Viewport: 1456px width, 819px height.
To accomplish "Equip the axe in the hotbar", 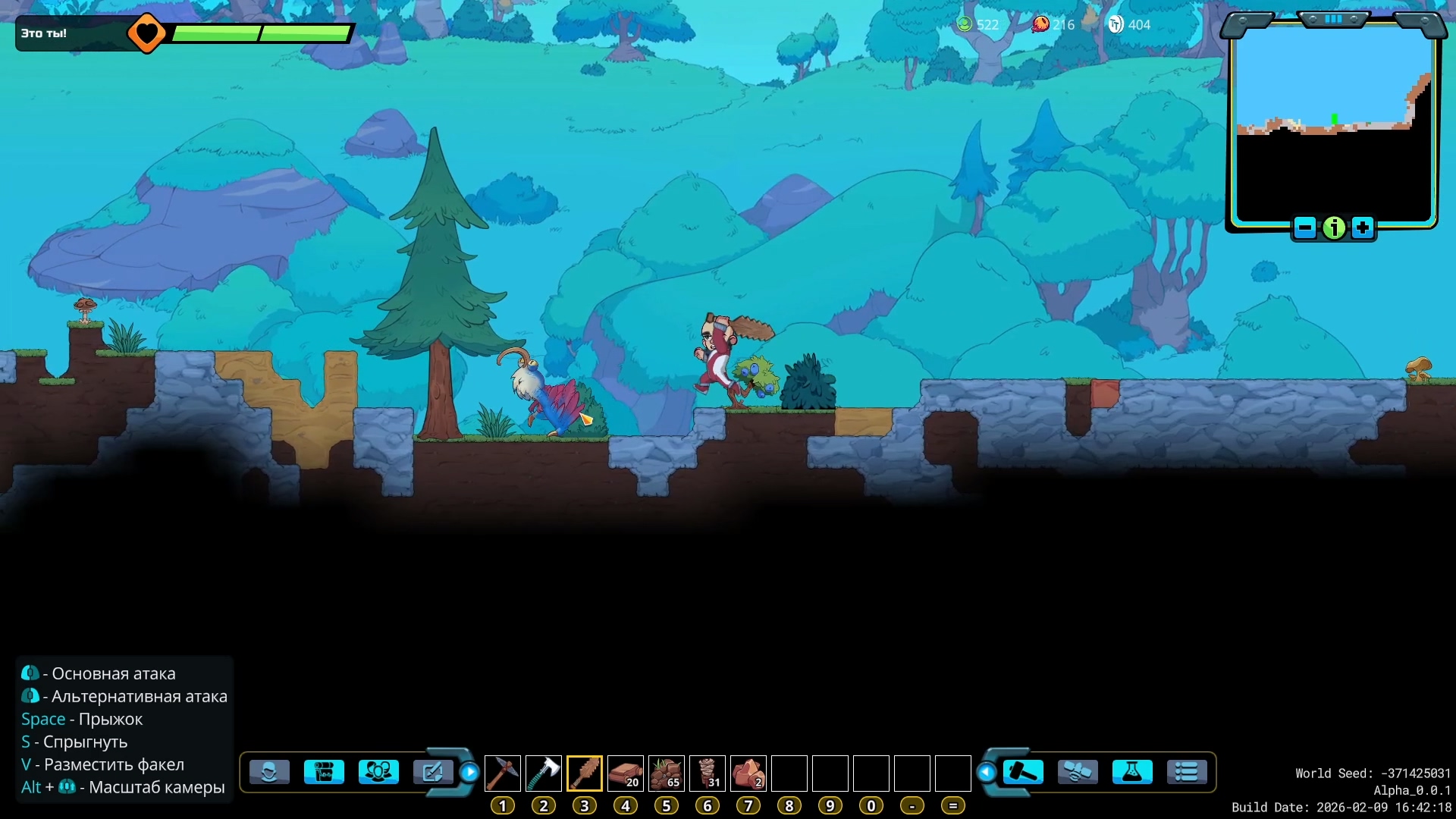I will (x=543, y=773).
